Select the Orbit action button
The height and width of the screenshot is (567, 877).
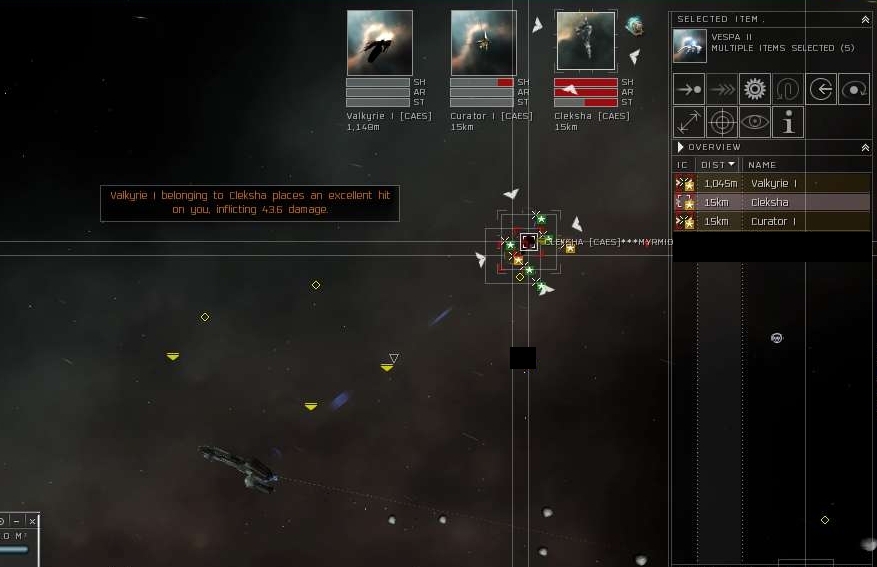click(853, 89)
